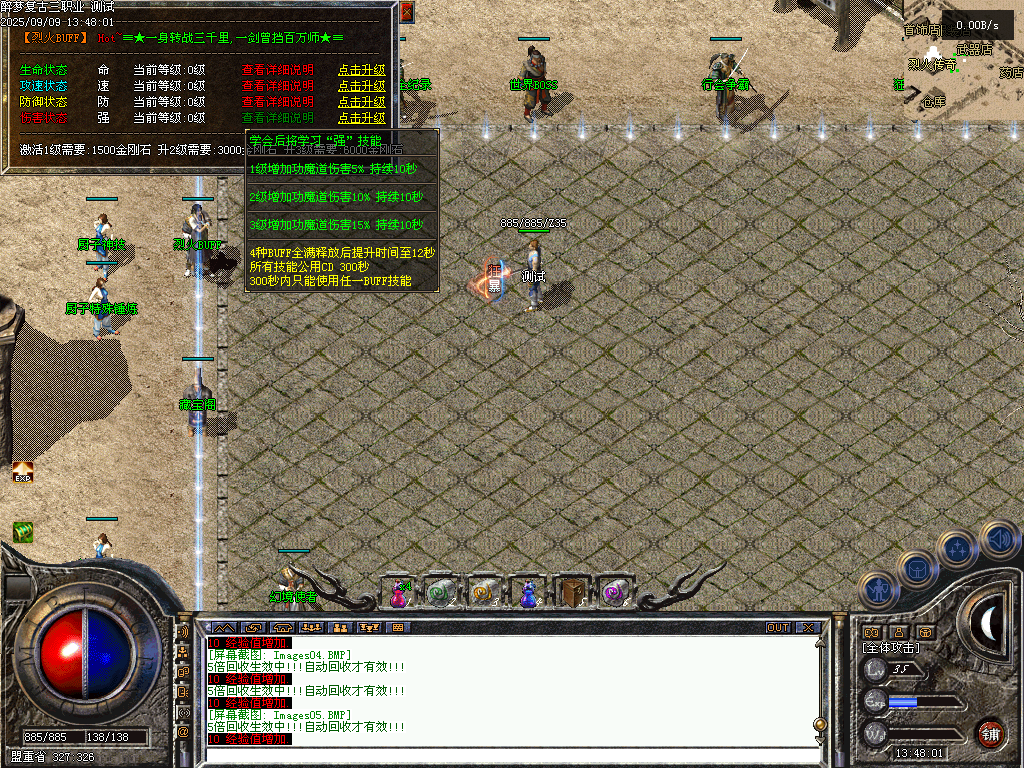
Task: View 查看详细说明 for 生命状态
Action: click(277, 71)
